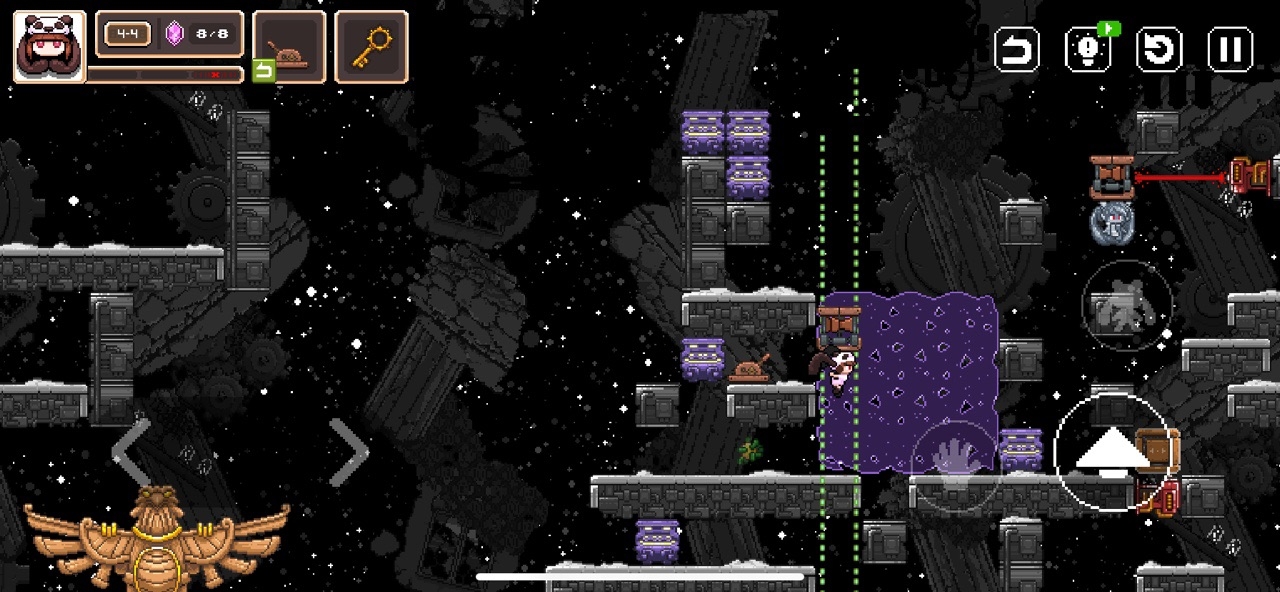
Task: Undo the last move
Action: [1017, 49]
